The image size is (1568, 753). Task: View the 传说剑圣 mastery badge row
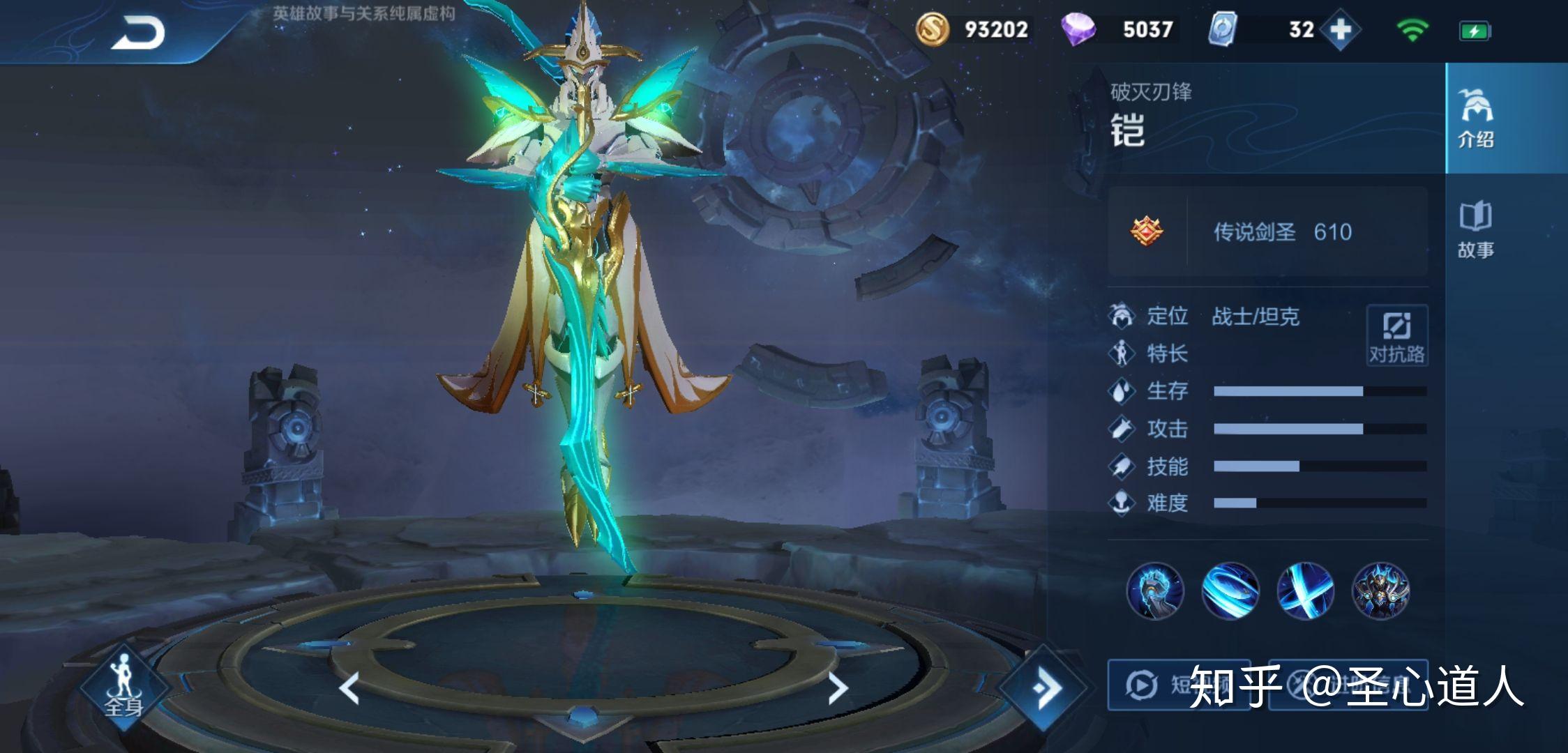(1267, 231)
